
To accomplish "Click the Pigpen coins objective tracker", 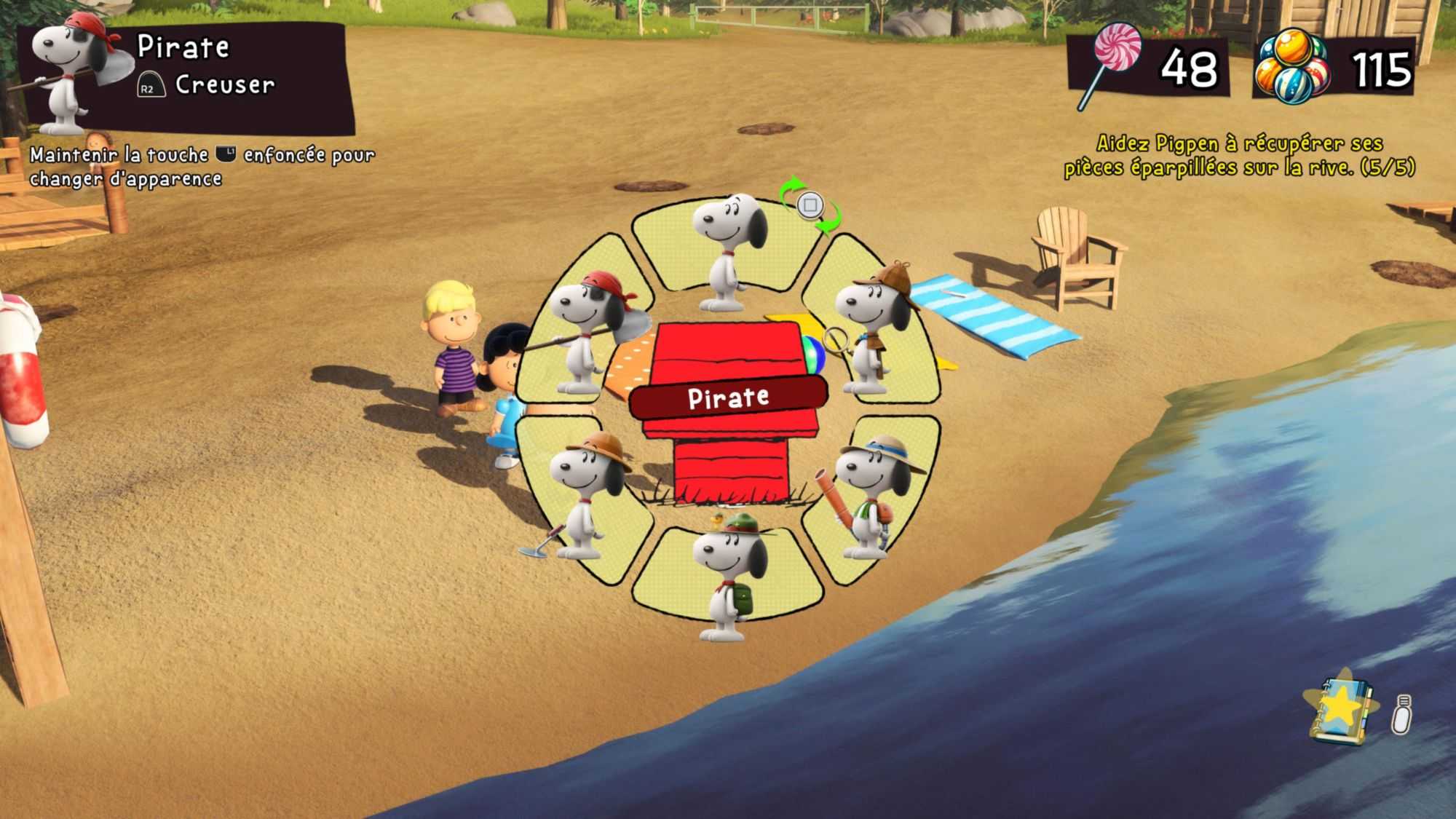I will coord(1239,155).
